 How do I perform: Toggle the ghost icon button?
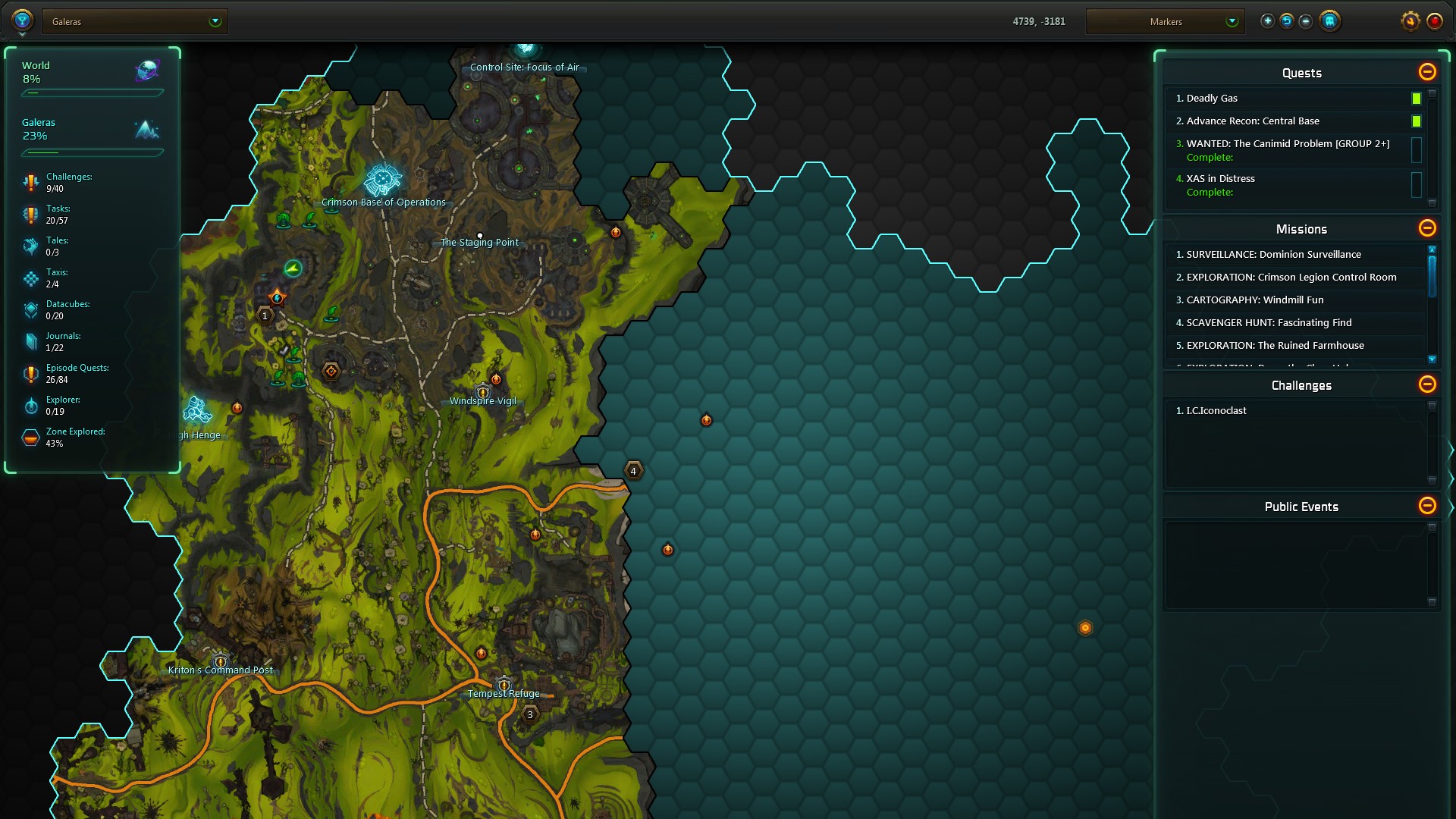pyautogui.click(x=1329, y=21)
